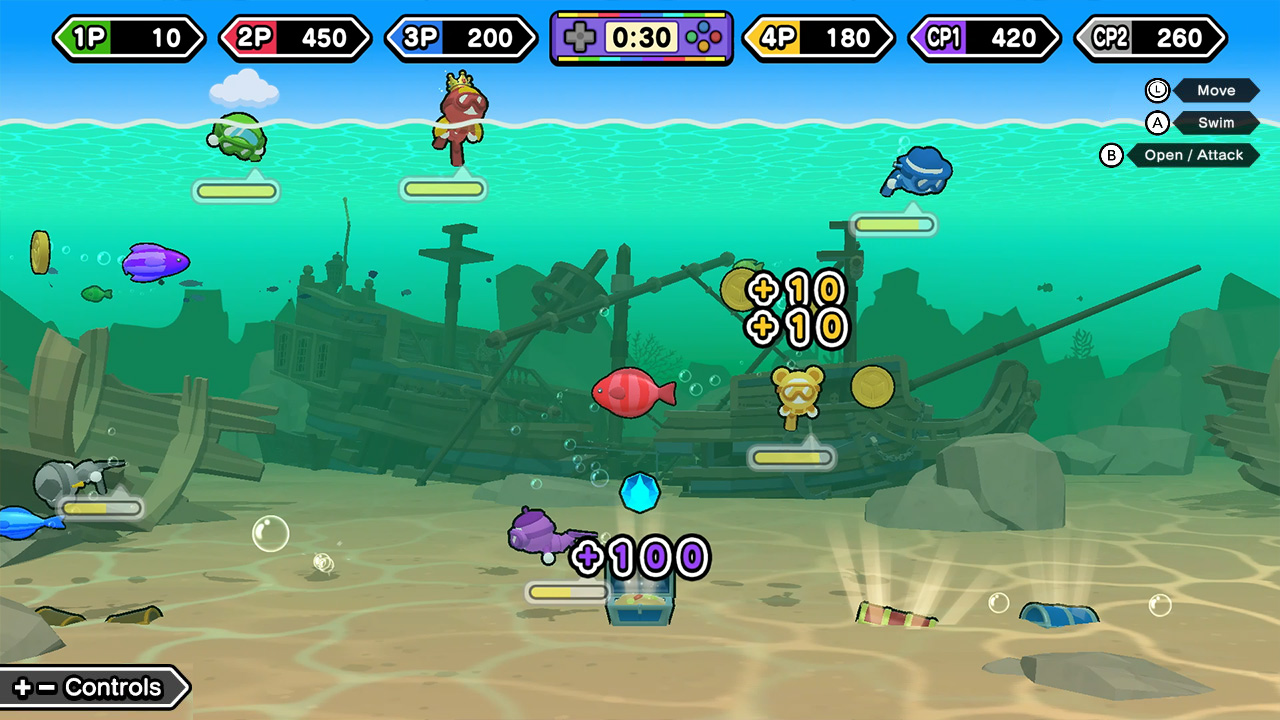This screenshot has width=1280, height=720.
Task: Select the 3P score badge
Action: (461, 38)
